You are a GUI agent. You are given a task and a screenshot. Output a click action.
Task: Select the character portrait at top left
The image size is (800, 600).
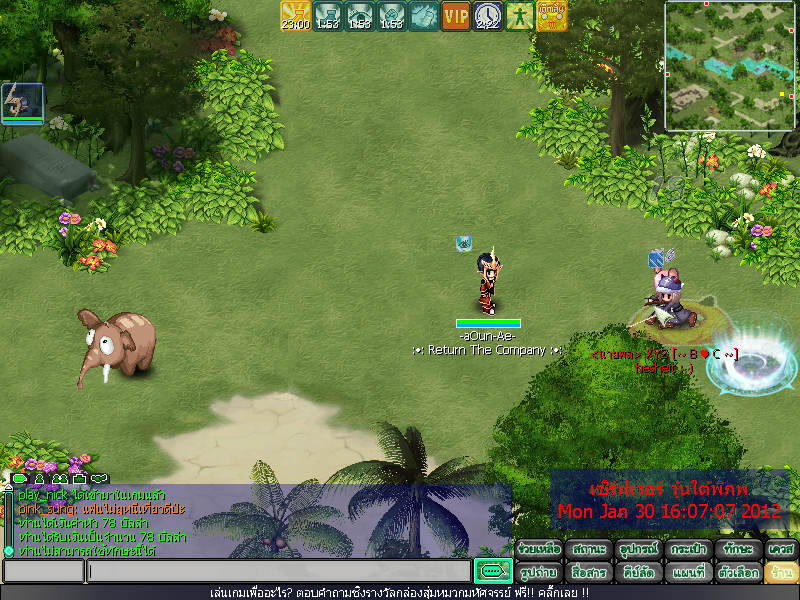[22, 102]
